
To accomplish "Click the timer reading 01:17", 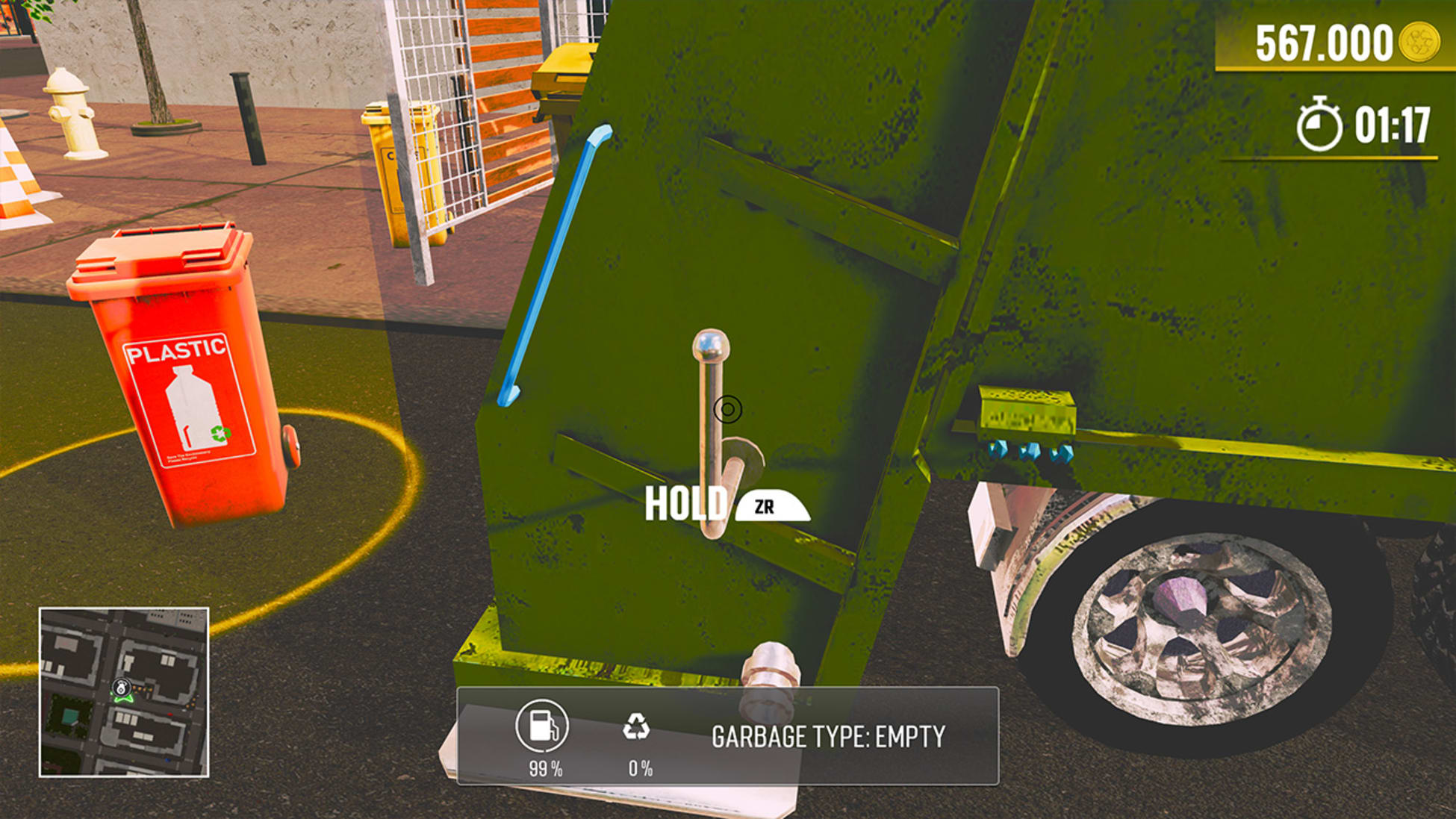I will pyautogui.click(x=1393, y=125).
